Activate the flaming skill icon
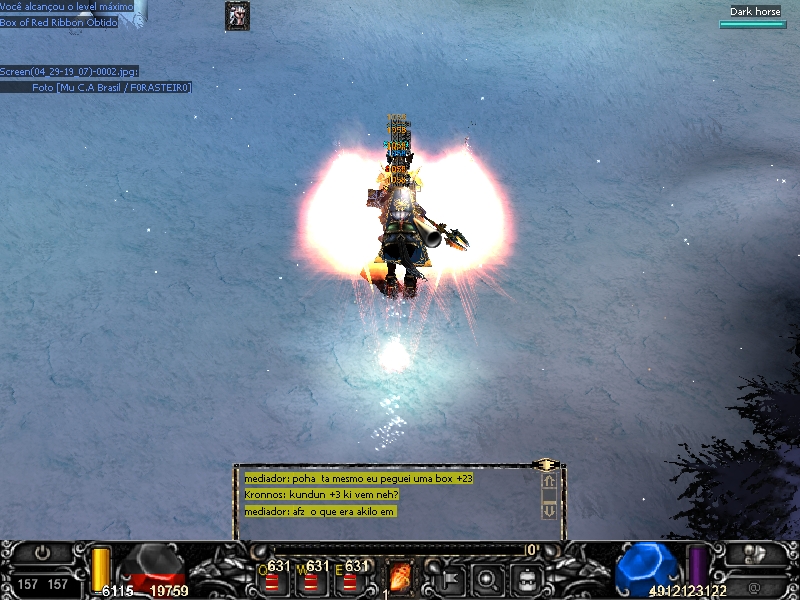The height and width of the screenshot is (600, 800). [400, 578]
